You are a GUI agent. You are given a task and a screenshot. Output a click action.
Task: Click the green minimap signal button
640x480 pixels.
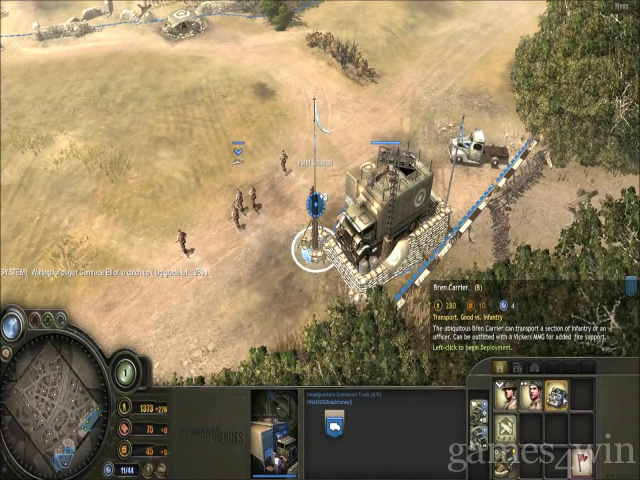(47, 320)
